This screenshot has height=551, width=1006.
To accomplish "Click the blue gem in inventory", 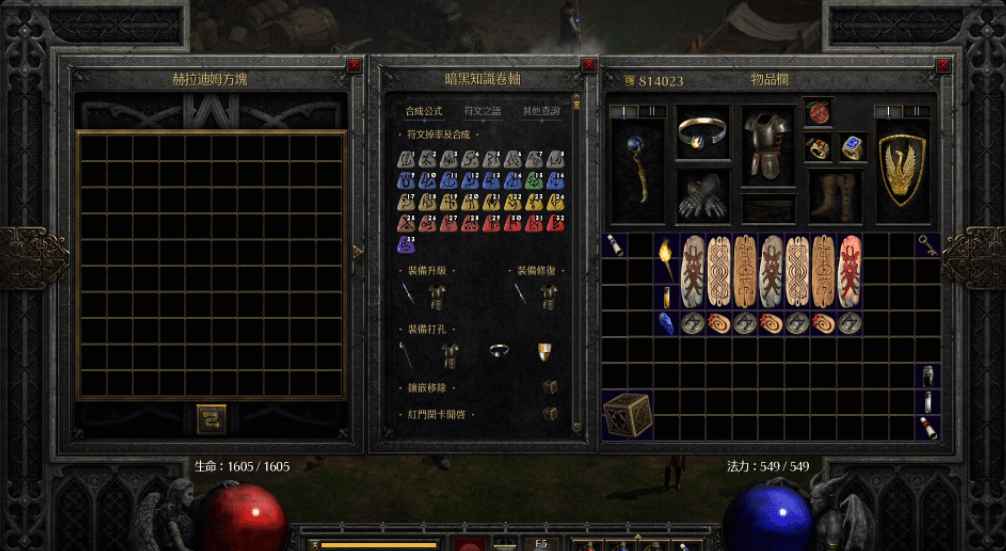I will (667, 322).
